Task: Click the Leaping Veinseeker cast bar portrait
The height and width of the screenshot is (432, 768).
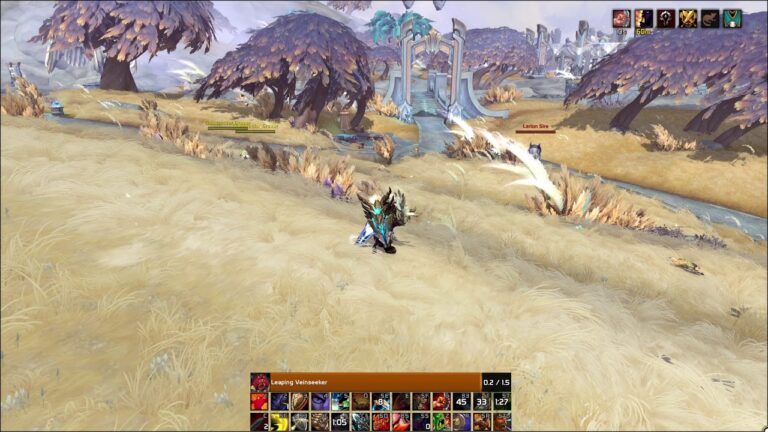Action: (260, 382)
